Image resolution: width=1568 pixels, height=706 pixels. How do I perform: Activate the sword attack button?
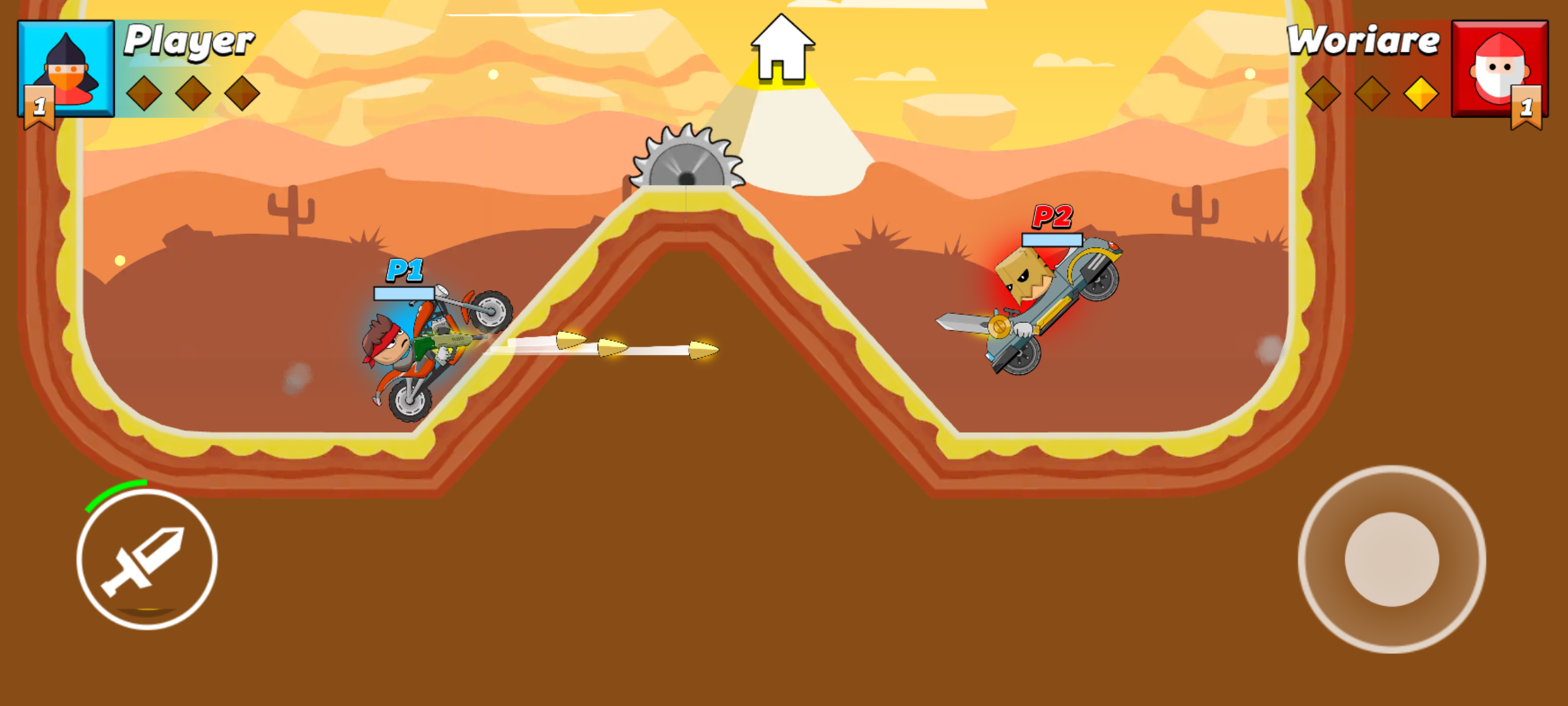(x=147, y=560)
